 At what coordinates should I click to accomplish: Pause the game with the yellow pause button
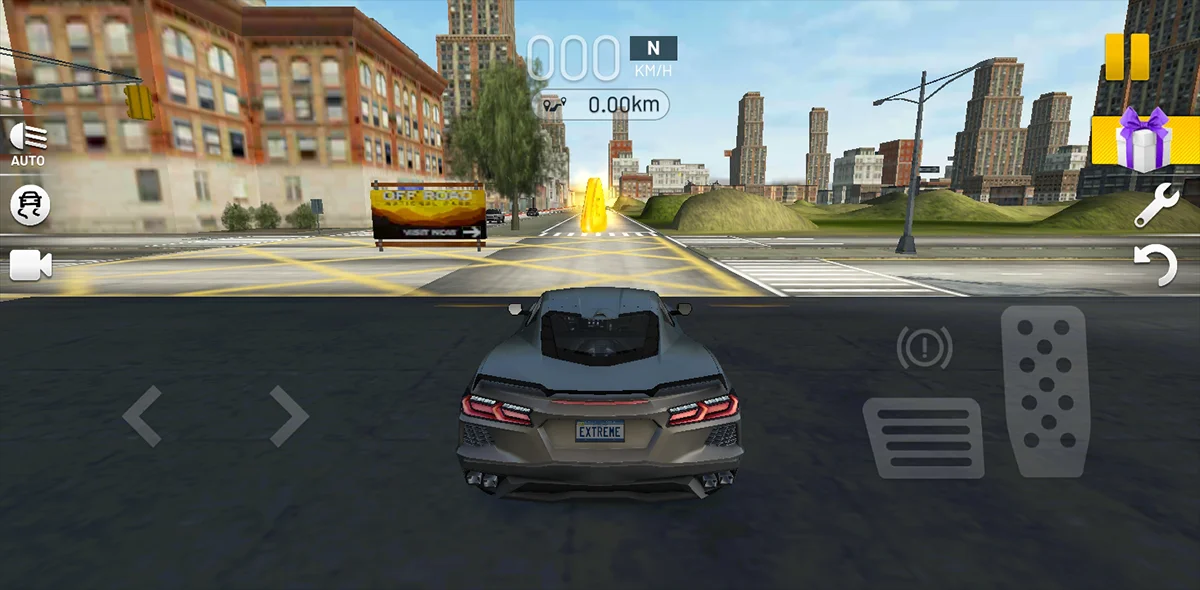tap(1127, 57)
